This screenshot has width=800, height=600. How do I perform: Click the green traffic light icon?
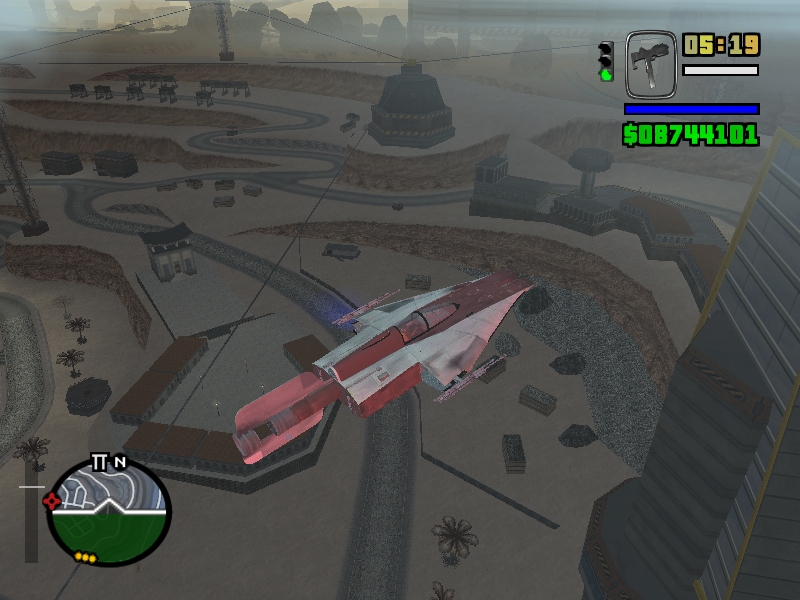point(605,61)
